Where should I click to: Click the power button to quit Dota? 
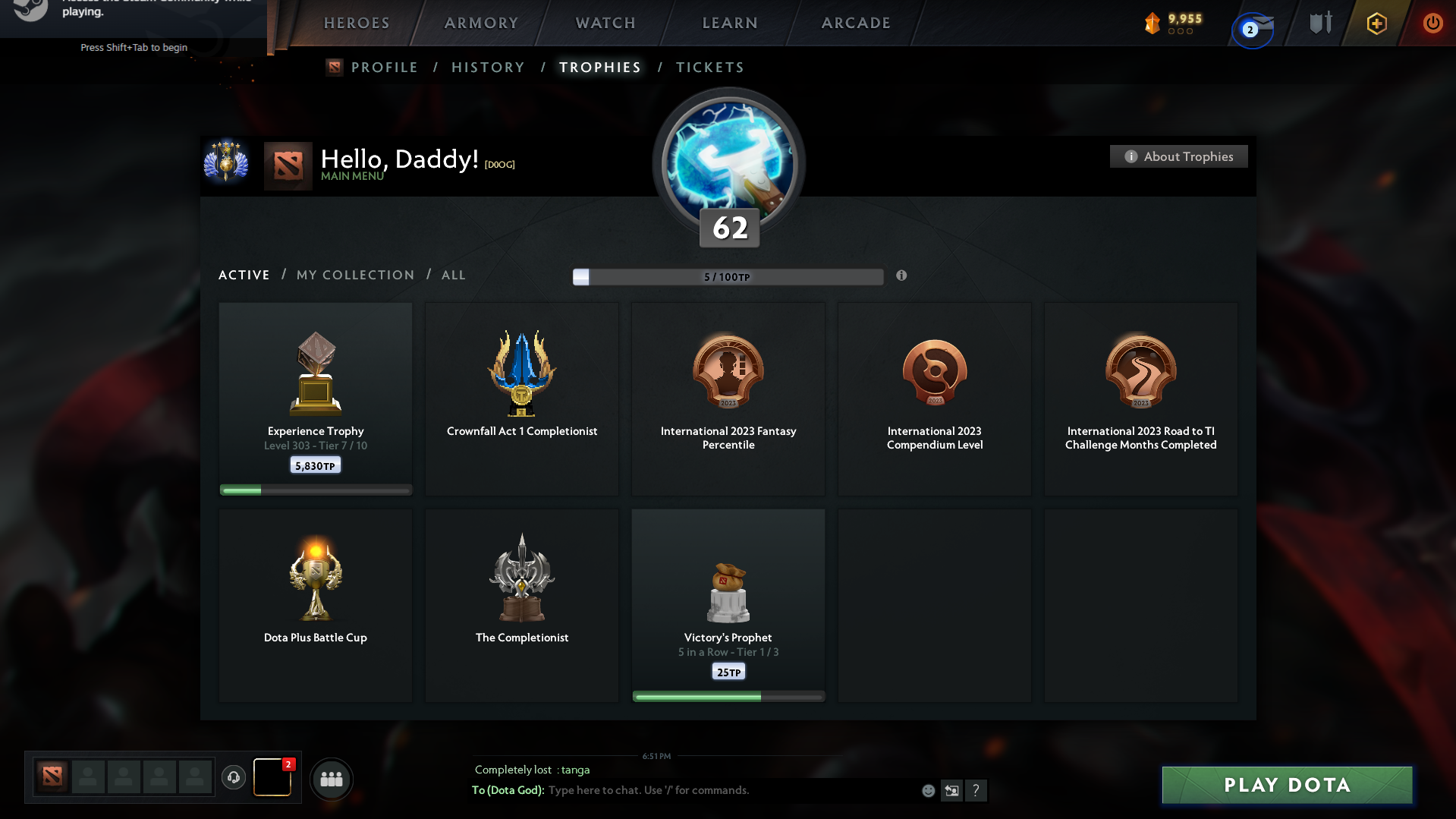click(1432, 23)
